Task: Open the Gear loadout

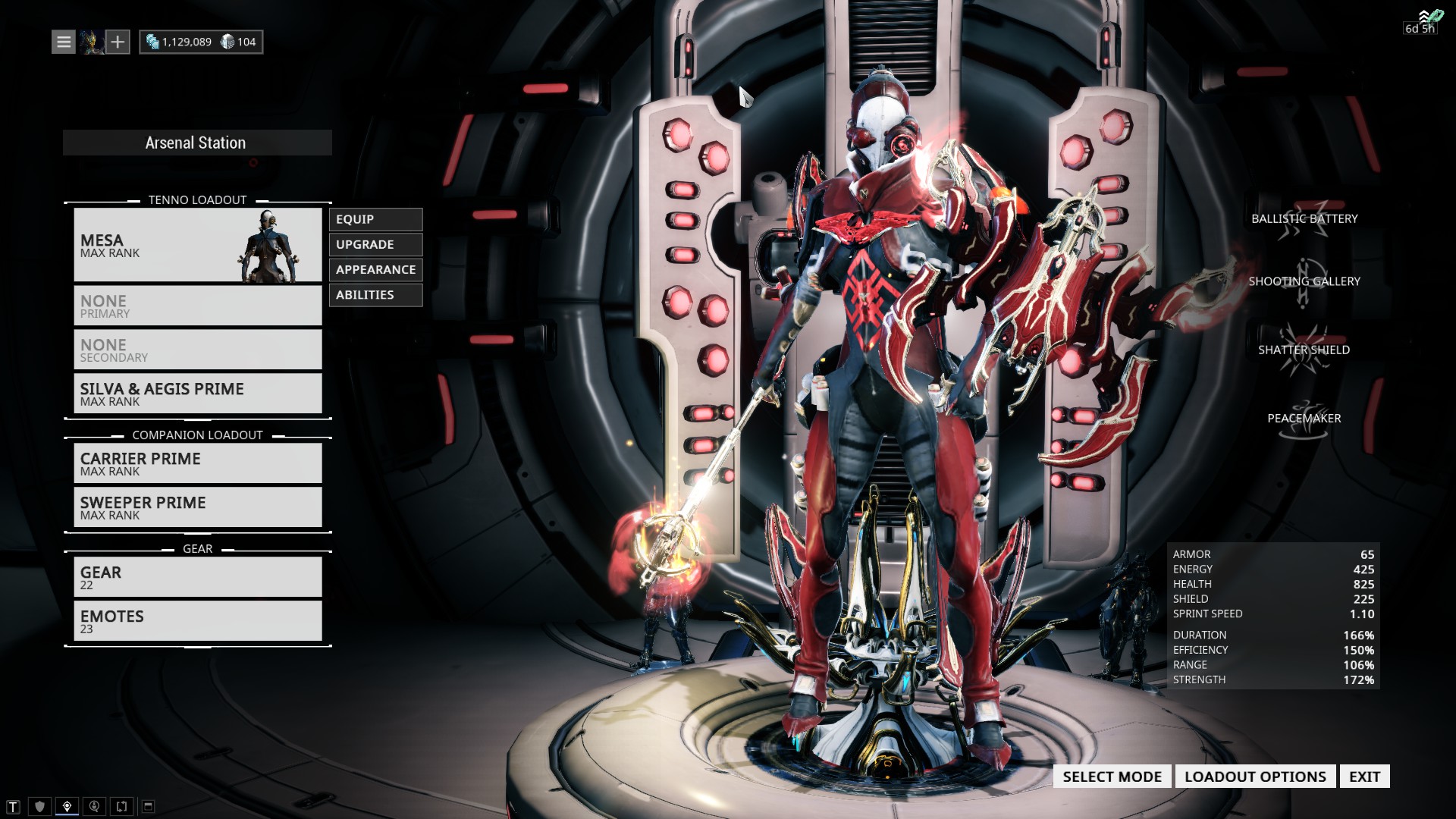Action: [x=197, y=577]
